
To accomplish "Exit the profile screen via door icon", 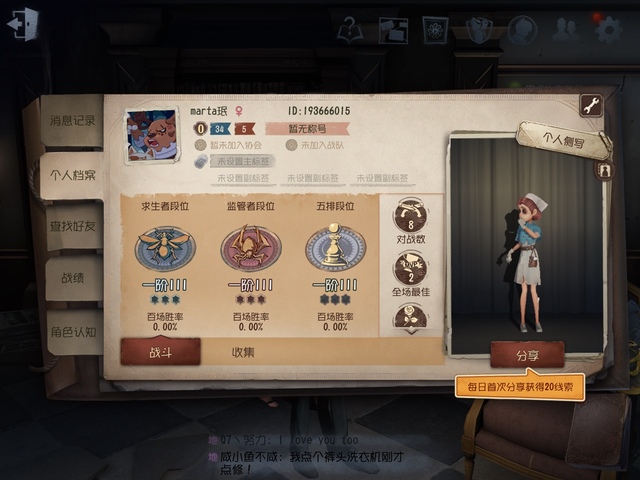I will [23, 24].
